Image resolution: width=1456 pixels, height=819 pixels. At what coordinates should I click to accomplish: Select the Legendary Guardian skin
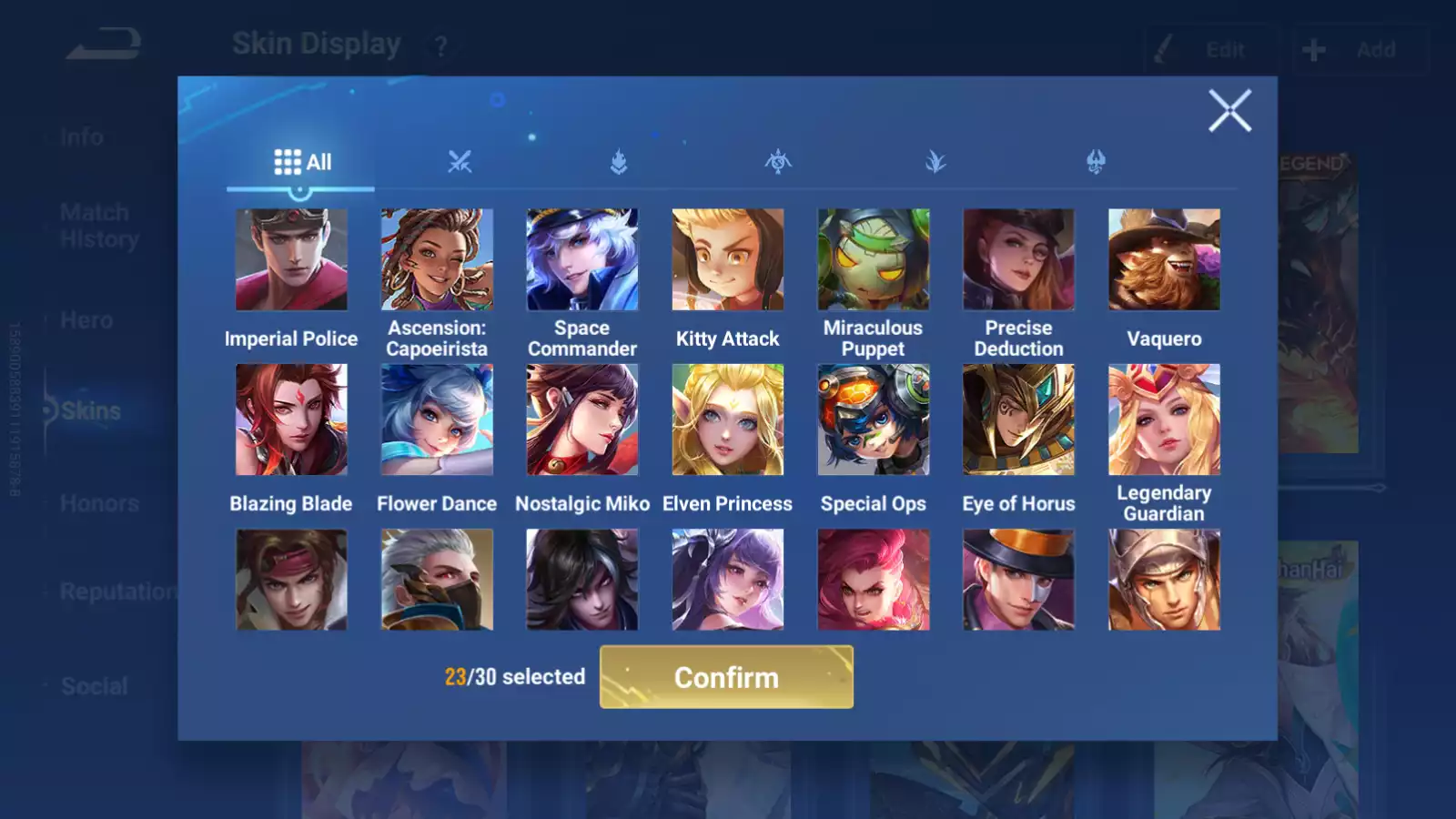point(1164,420)
